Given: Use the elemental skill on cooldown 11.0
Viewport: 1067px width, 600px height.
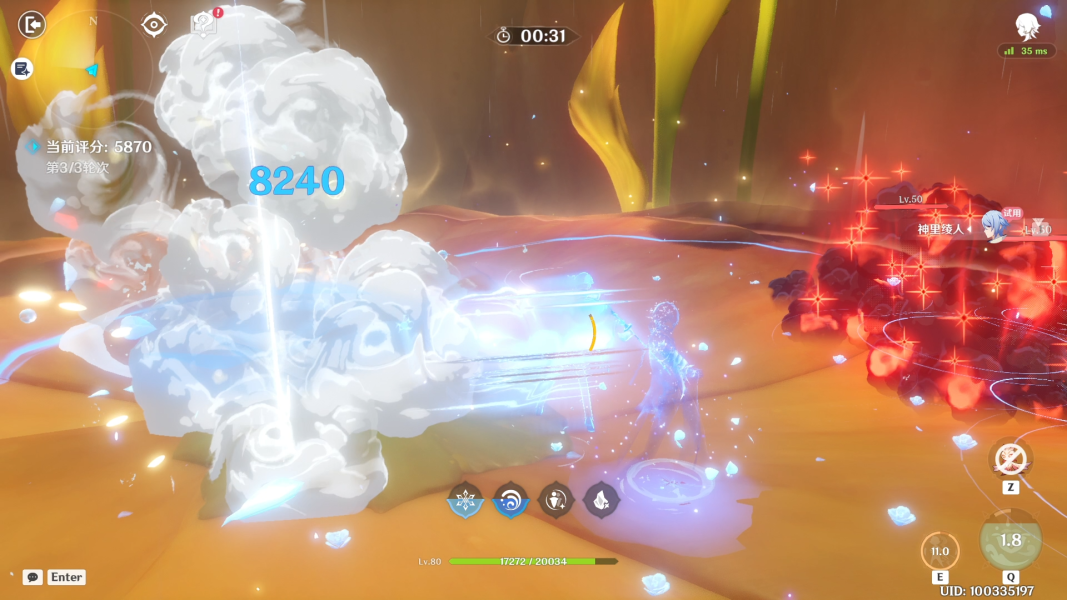Looking at the screenshot, I should point(939,551).
